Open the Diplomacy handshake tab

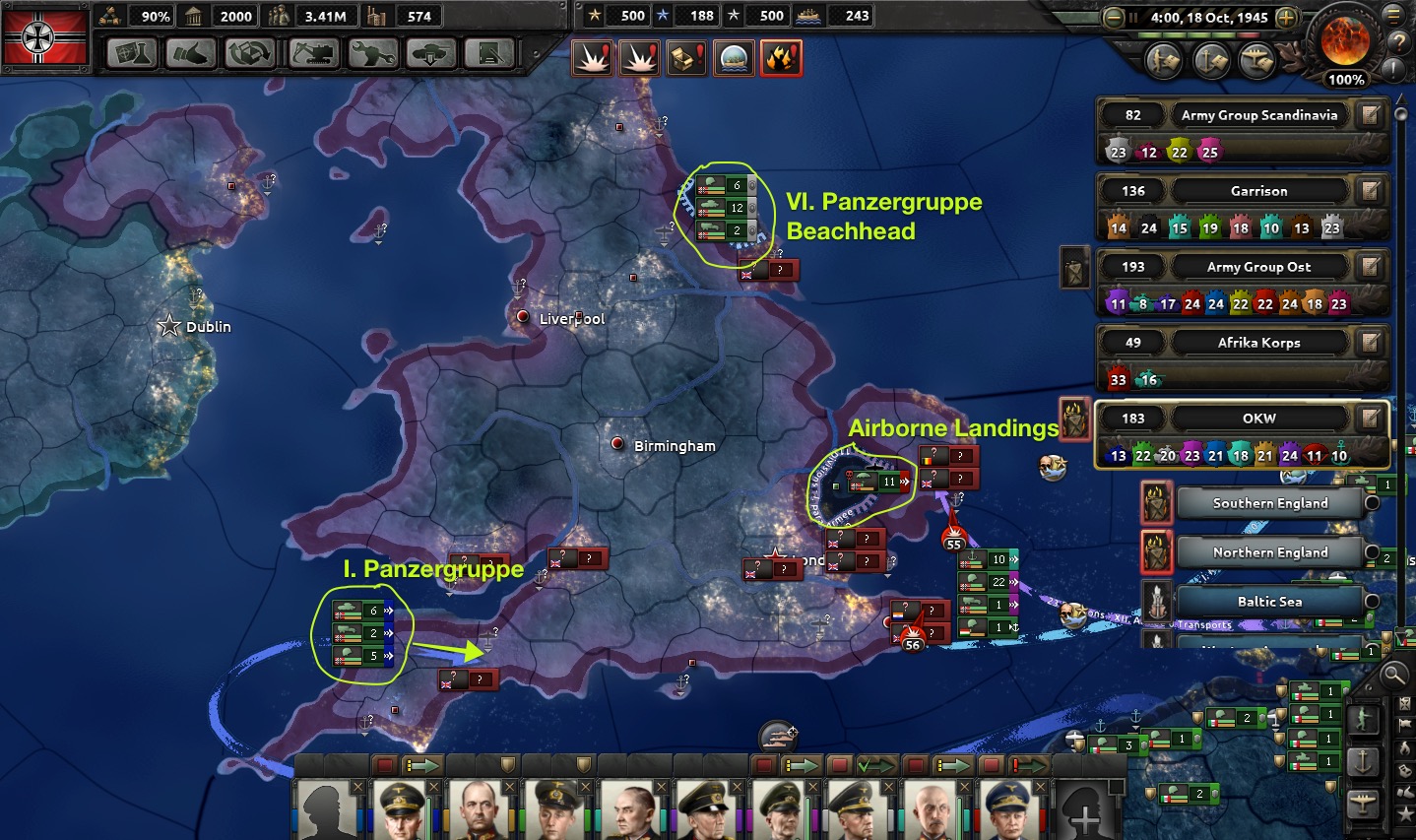(x=189, y=53)
